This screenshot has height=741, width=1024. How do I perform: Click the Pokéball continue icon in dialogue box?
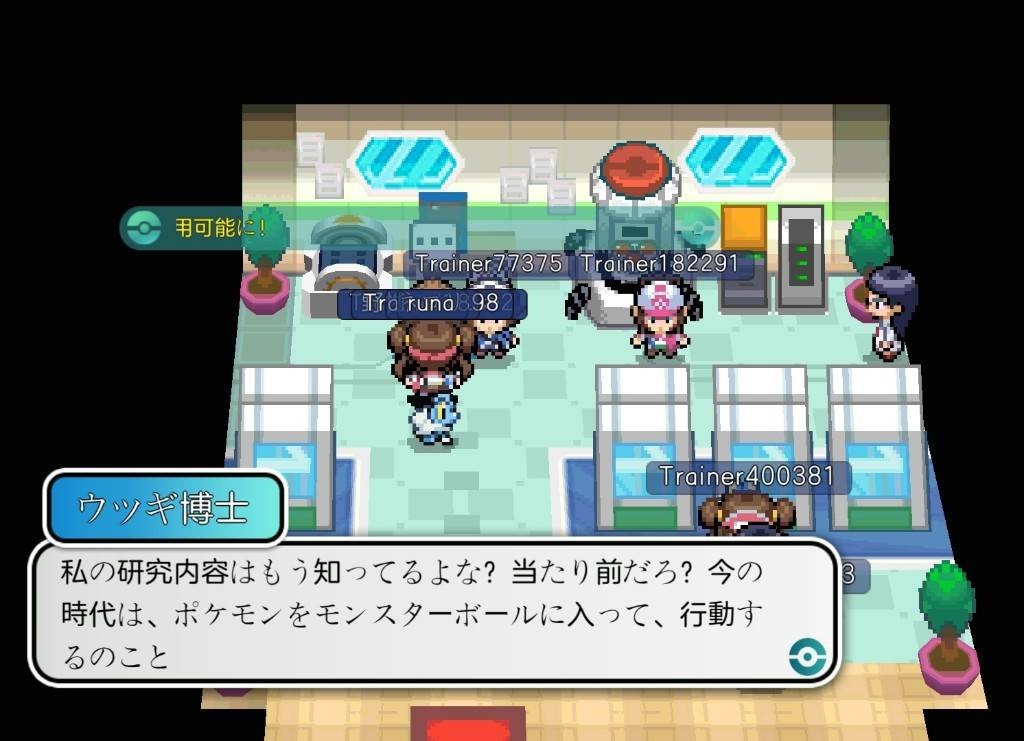tap(807, 656)
